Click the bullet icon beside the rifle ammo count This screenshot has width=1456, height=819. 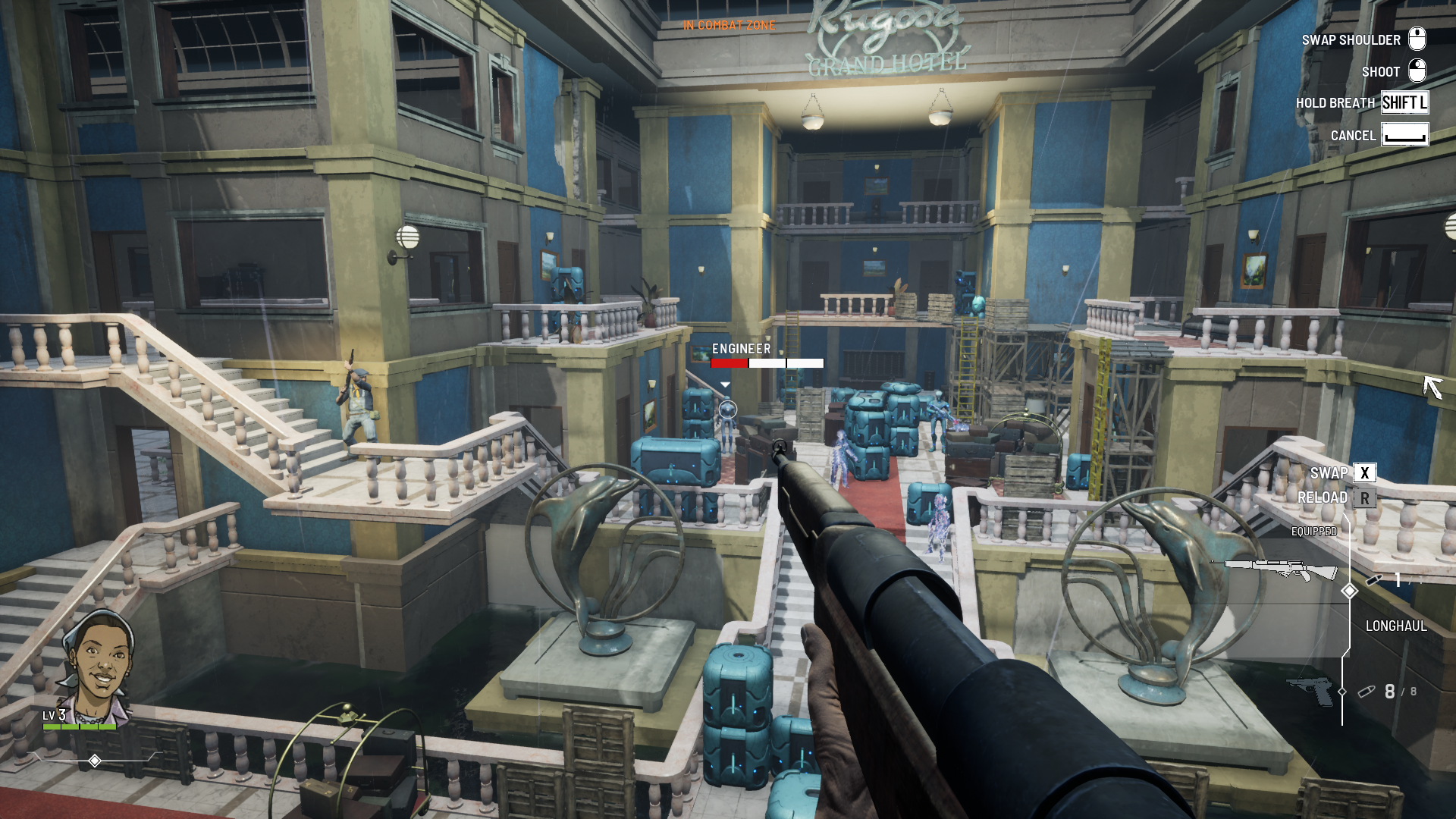coord(1374,580)
